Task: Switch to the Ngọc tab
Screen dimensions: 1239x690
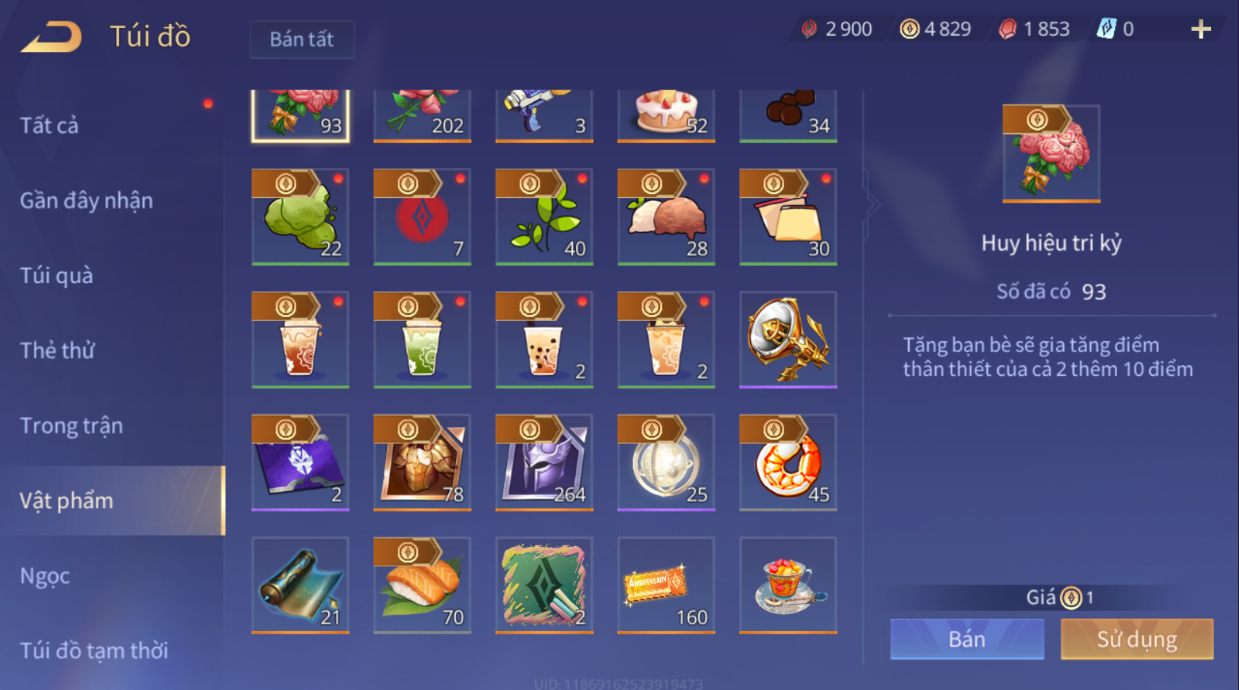Action: 45,576
